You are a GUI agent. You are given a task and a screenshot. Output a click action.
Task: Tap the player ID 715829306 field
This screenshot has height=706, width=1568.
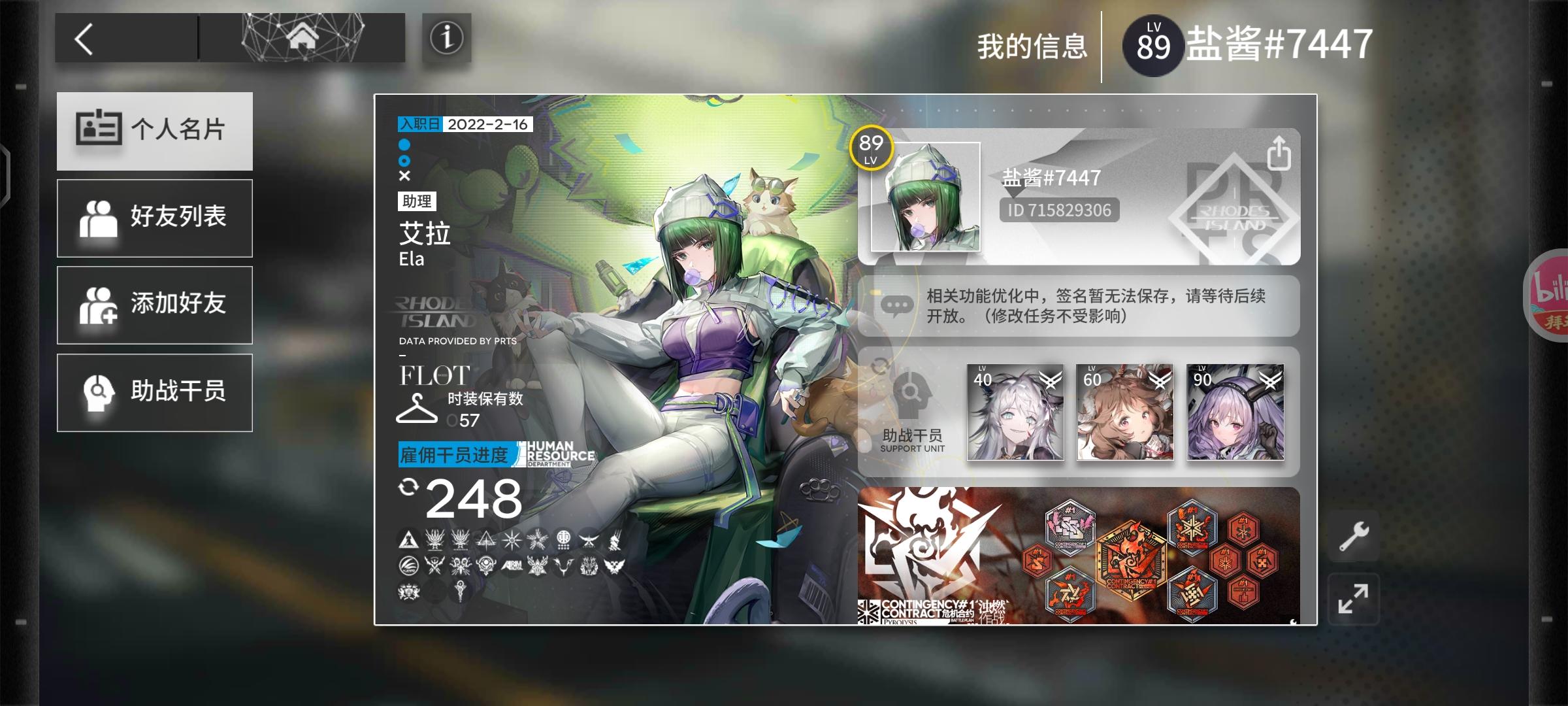[x=1060, y=210]
